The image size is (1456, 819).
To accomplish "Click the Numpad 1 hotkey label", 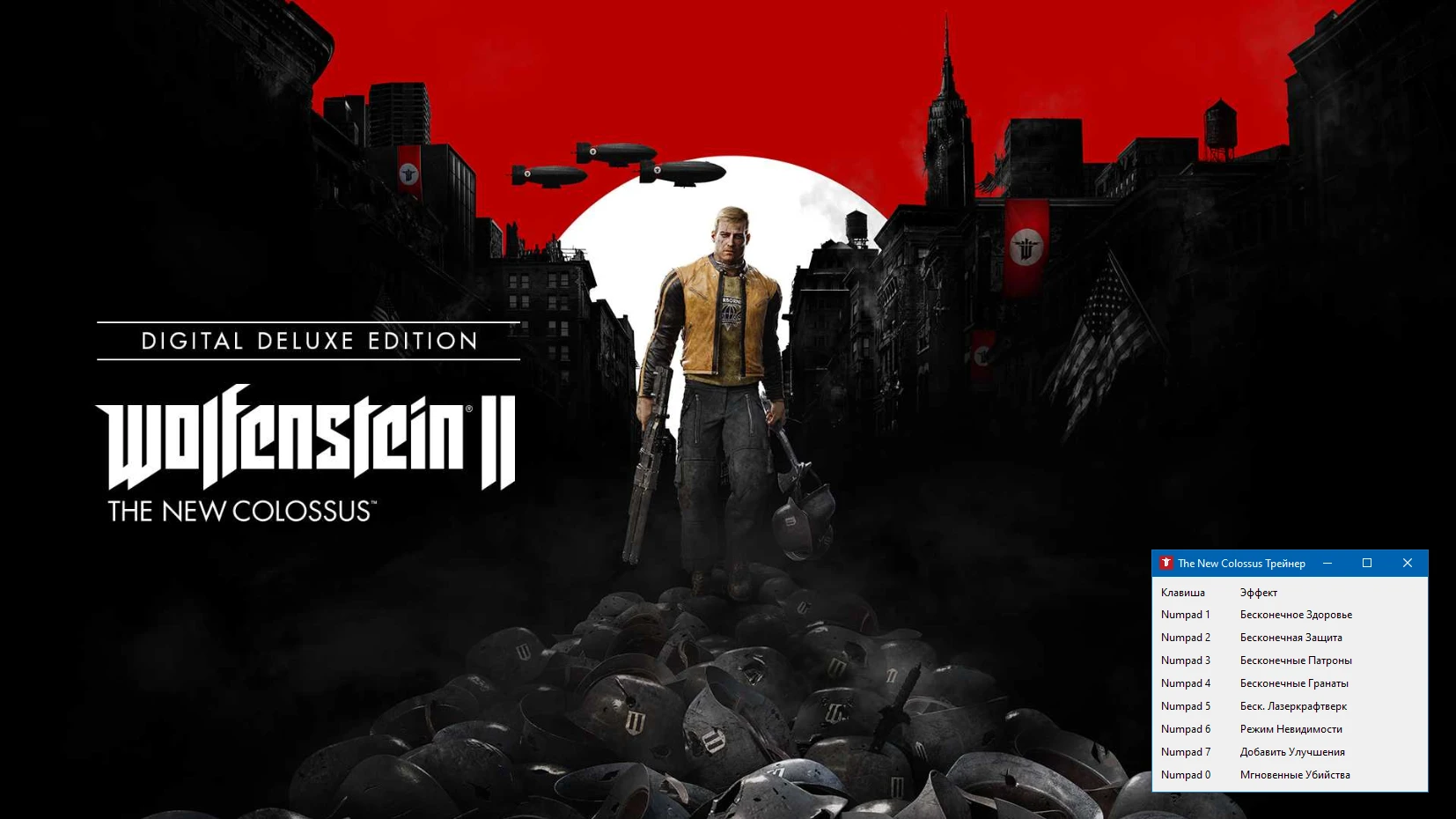I will (1185, 614).
